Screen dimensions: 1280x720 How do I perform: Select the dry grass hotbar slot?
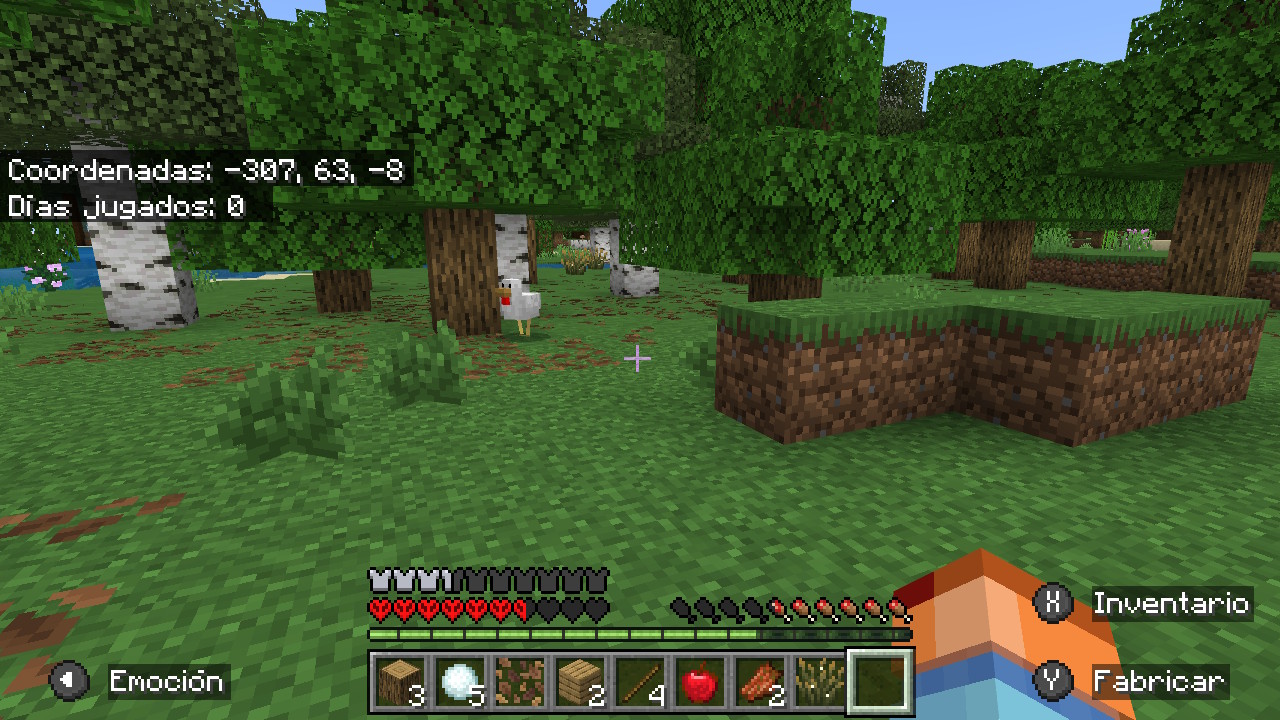pos(820,682)
